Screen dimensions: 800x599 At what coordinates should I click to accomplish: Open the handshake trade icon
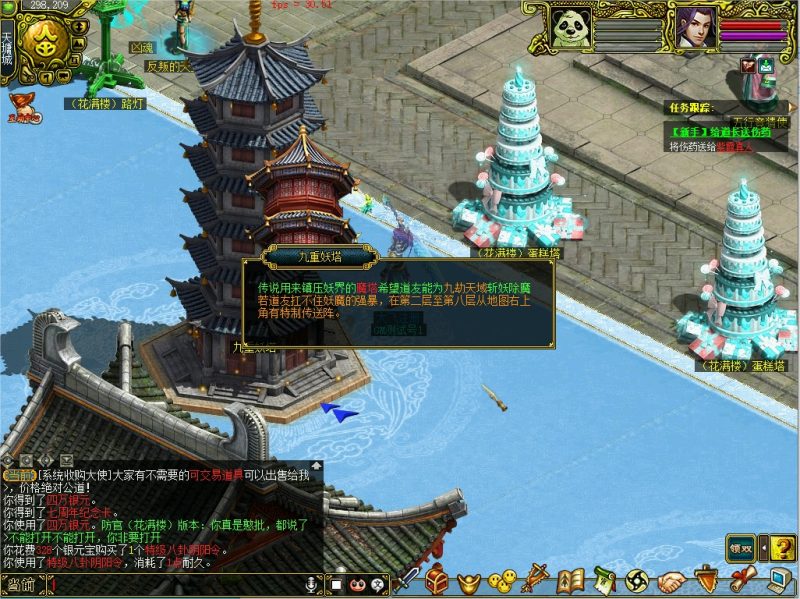click(x=671, y=580)
